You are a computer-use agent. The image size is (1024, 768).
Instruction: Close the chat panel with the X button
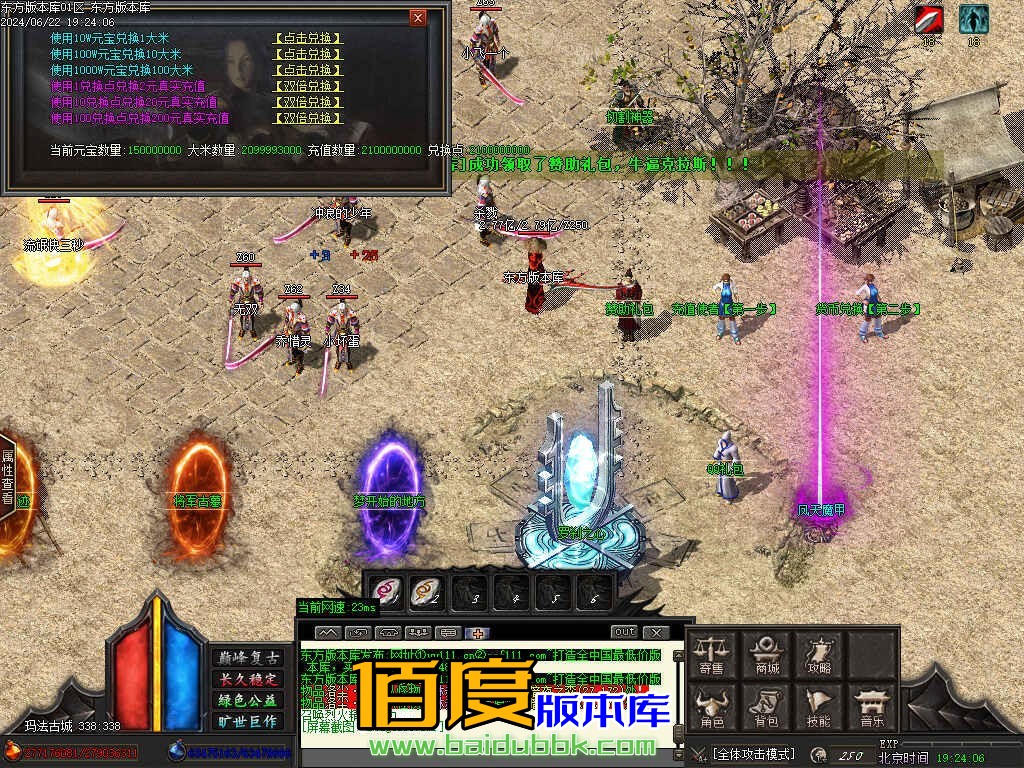point(655,632)
